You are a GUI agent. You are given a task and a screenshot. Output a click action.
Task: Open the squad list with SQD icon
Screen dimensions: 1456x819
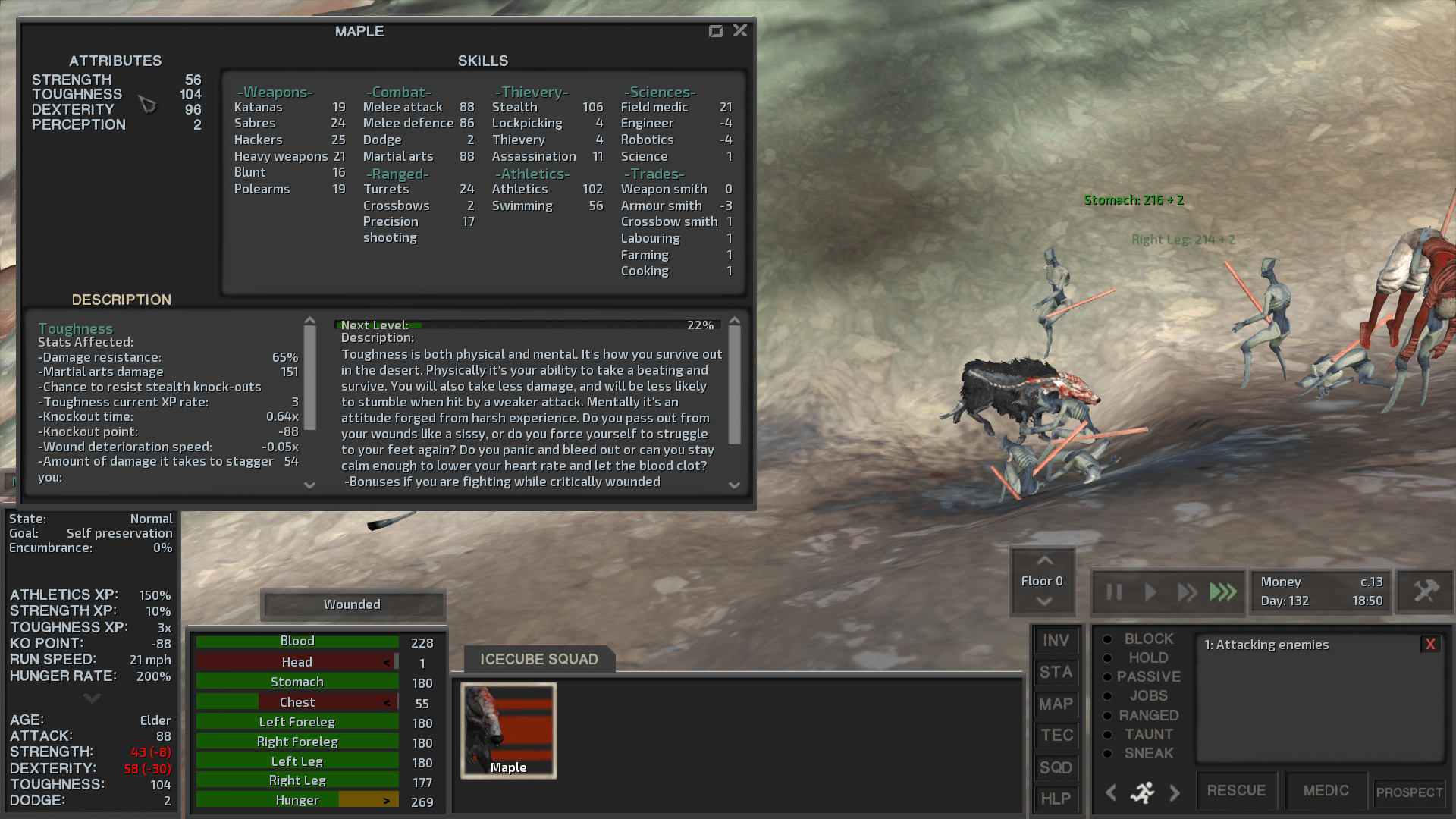(1056, 767)
